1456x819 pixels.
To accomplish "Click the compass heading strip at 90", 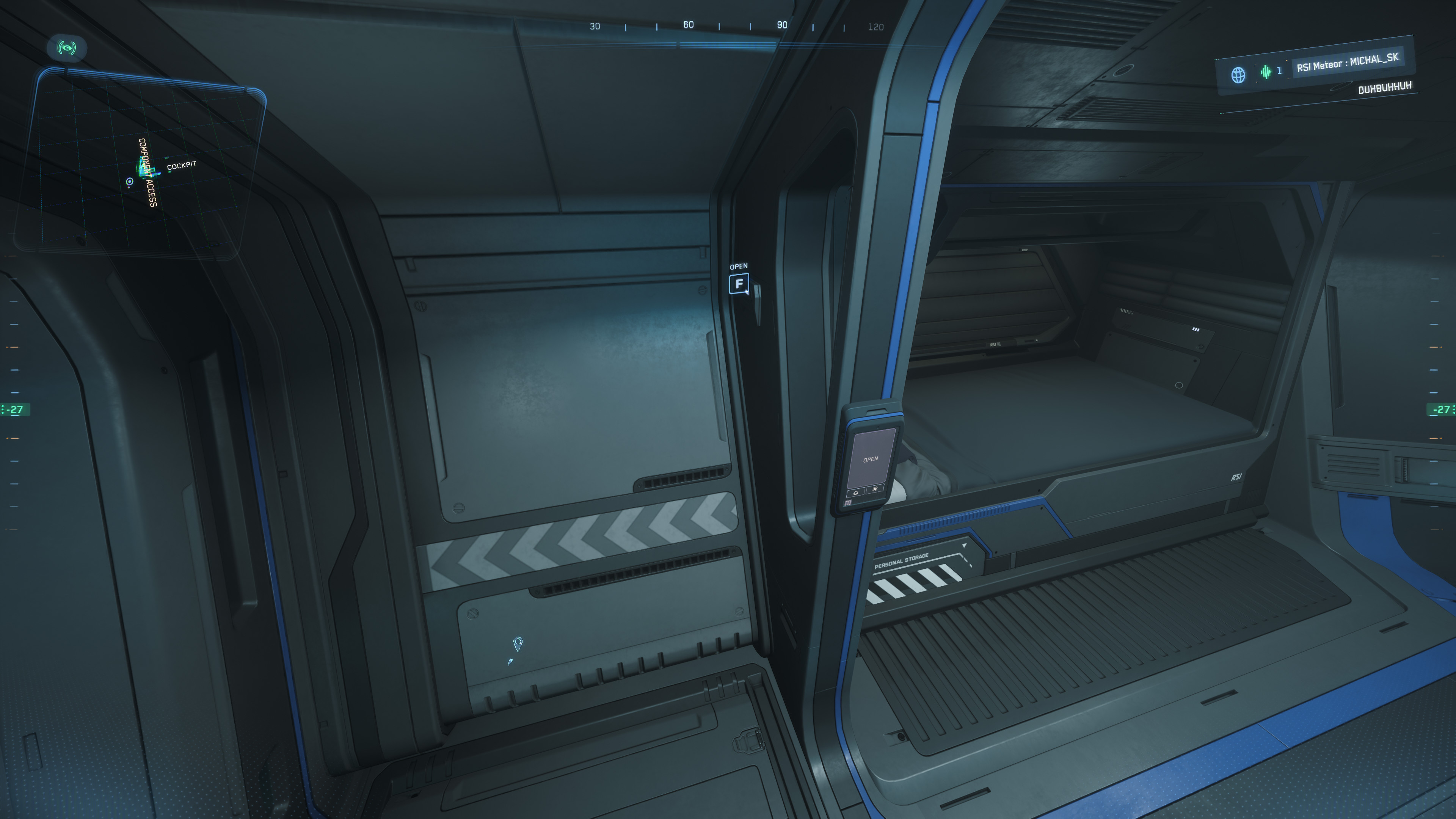I will point(782,25).
